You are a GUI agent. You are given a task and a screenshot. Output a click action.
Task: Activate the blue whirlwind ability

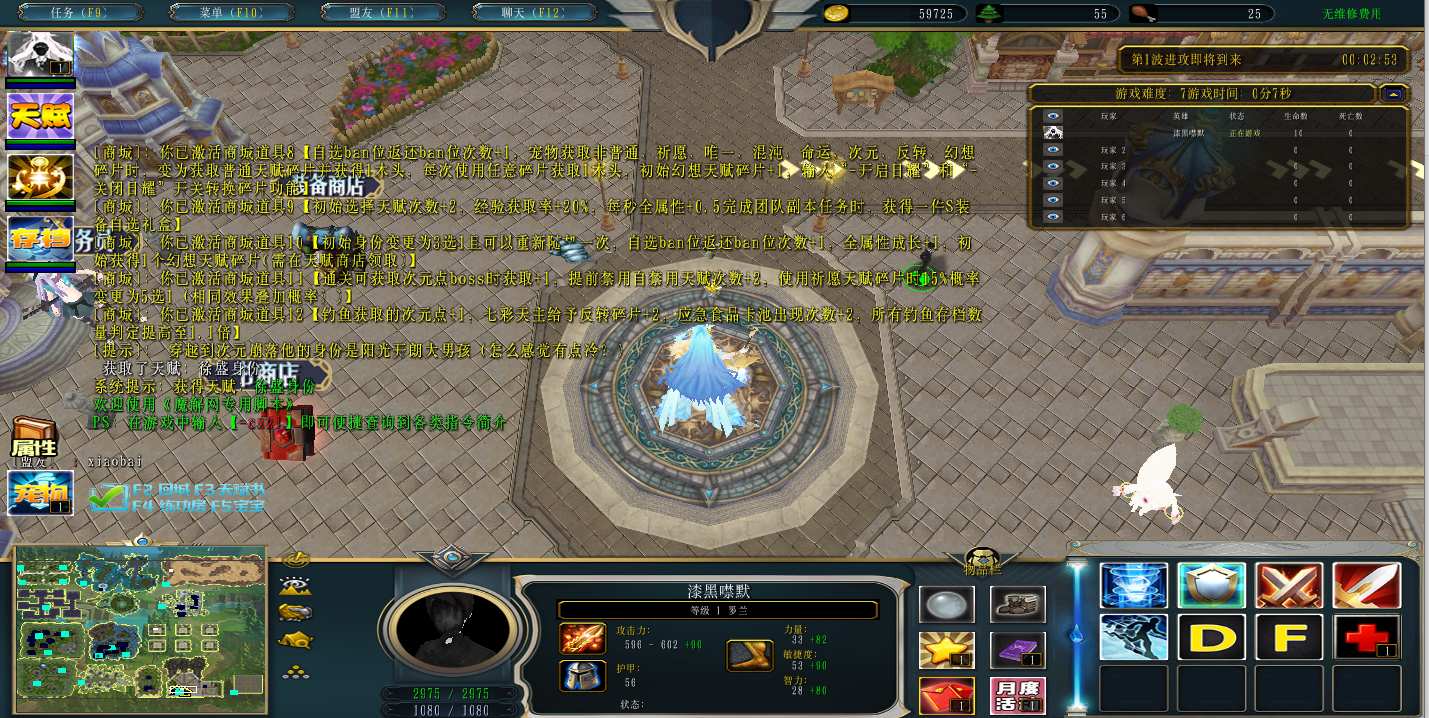pos(1133,586)
